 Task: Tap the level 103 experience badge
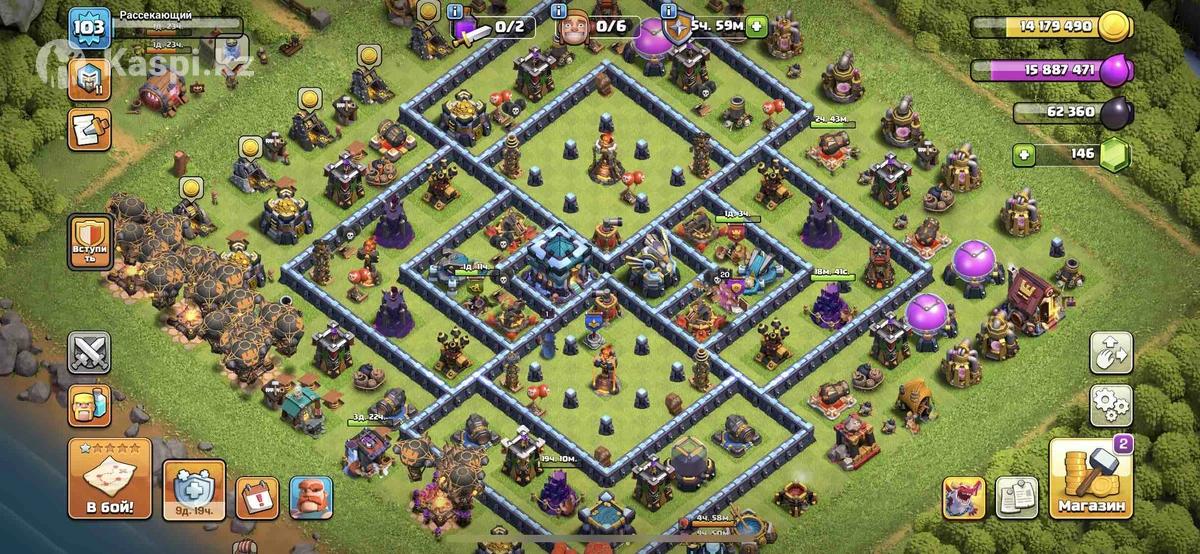coord(89,27)
